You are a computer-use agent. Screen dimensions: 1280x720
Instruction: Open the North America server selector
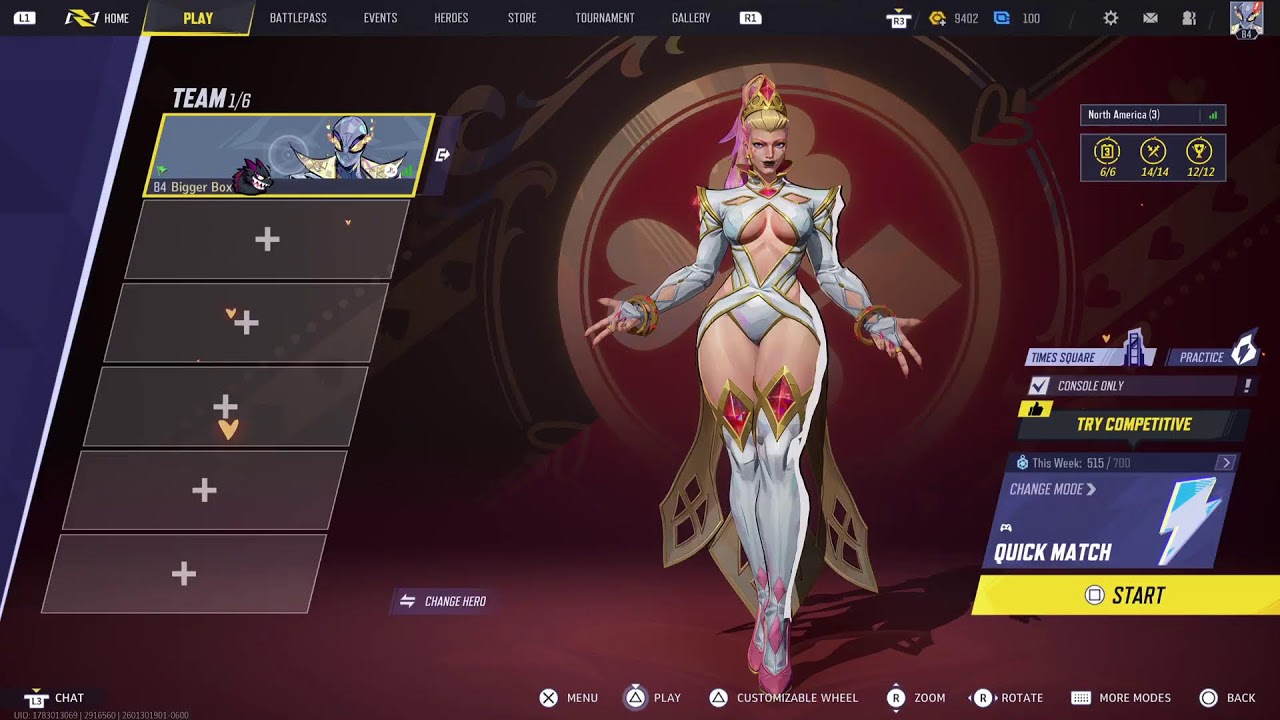1152,115
